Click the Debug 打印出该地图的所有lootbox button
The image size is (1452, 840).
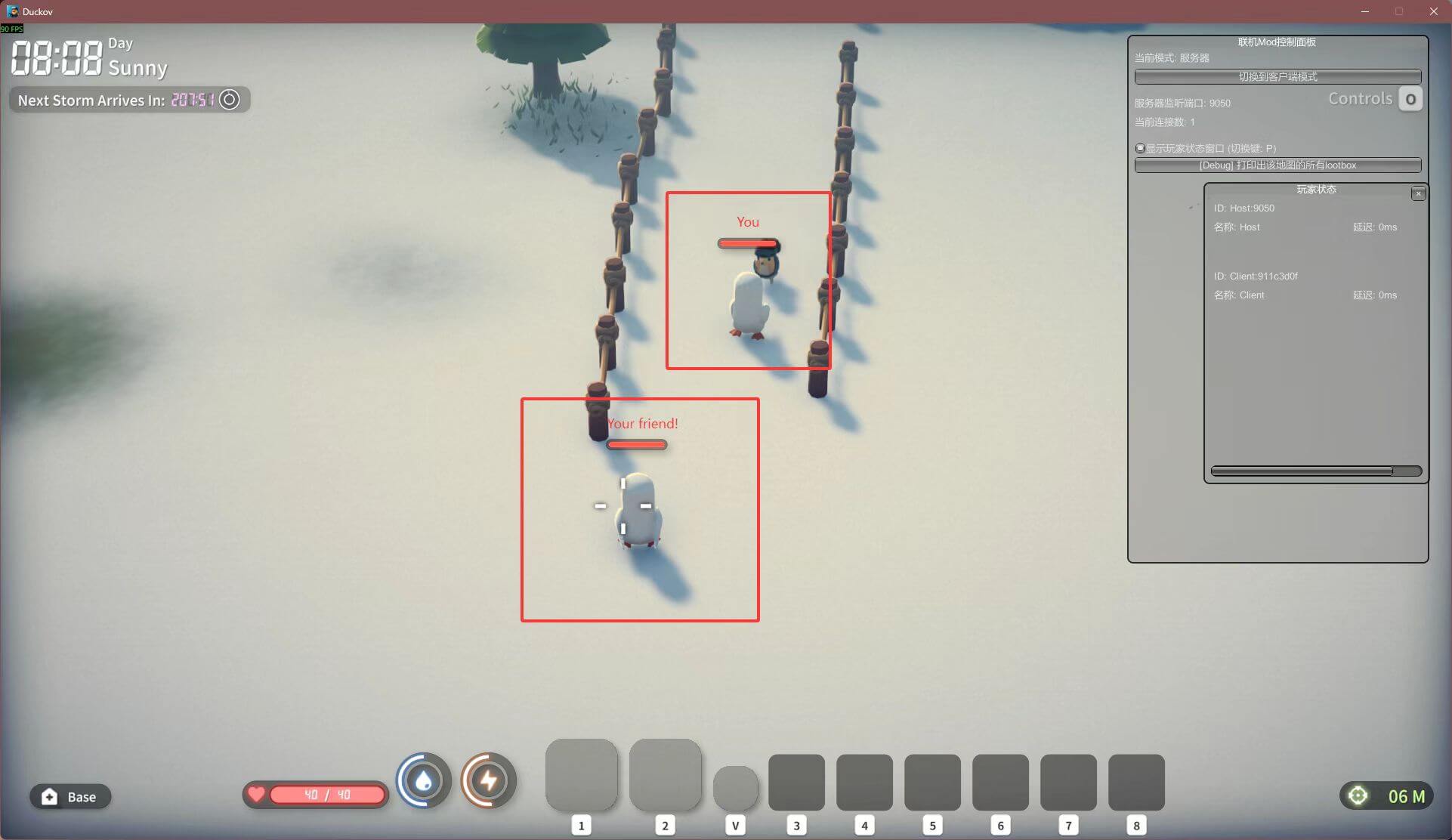(x=1277, y=165)
